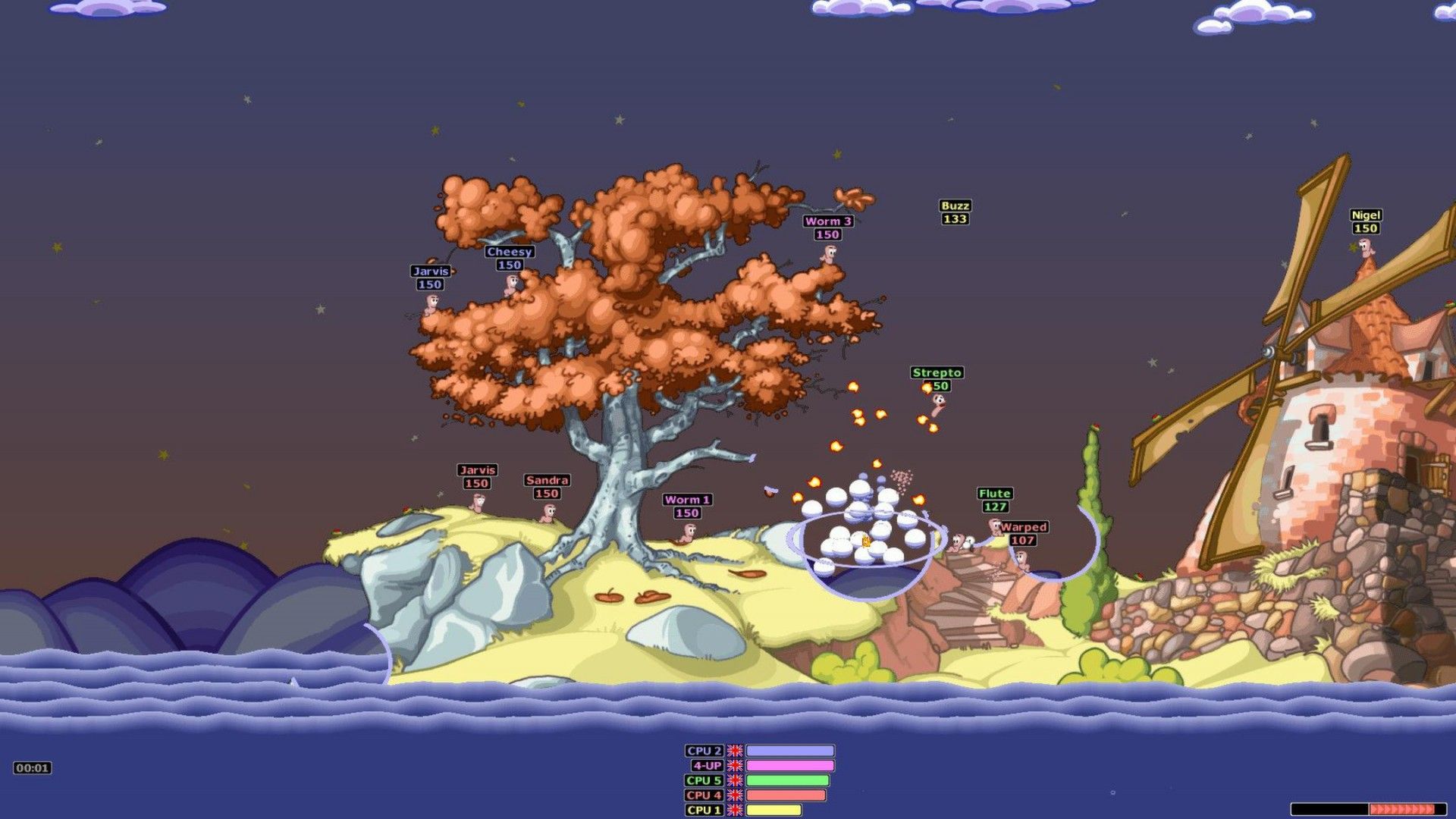This screenshot has width=1456, height=819.
Task: Click the Worm 1 name label
Action: click(x=686, y=501)
